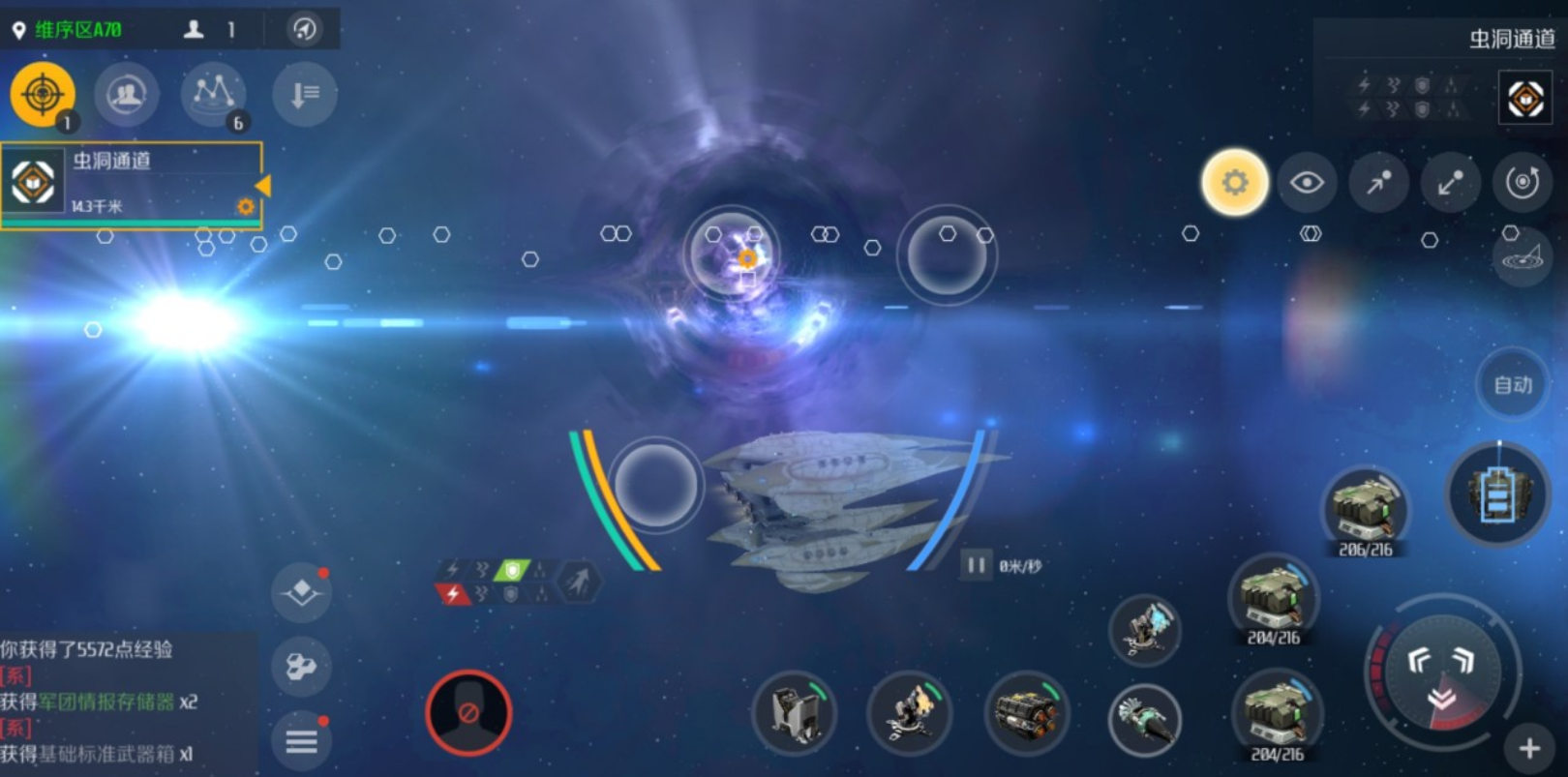1568x777 pixels.
Task: Activate the yellow gear action button
Action: [1234, 182]
